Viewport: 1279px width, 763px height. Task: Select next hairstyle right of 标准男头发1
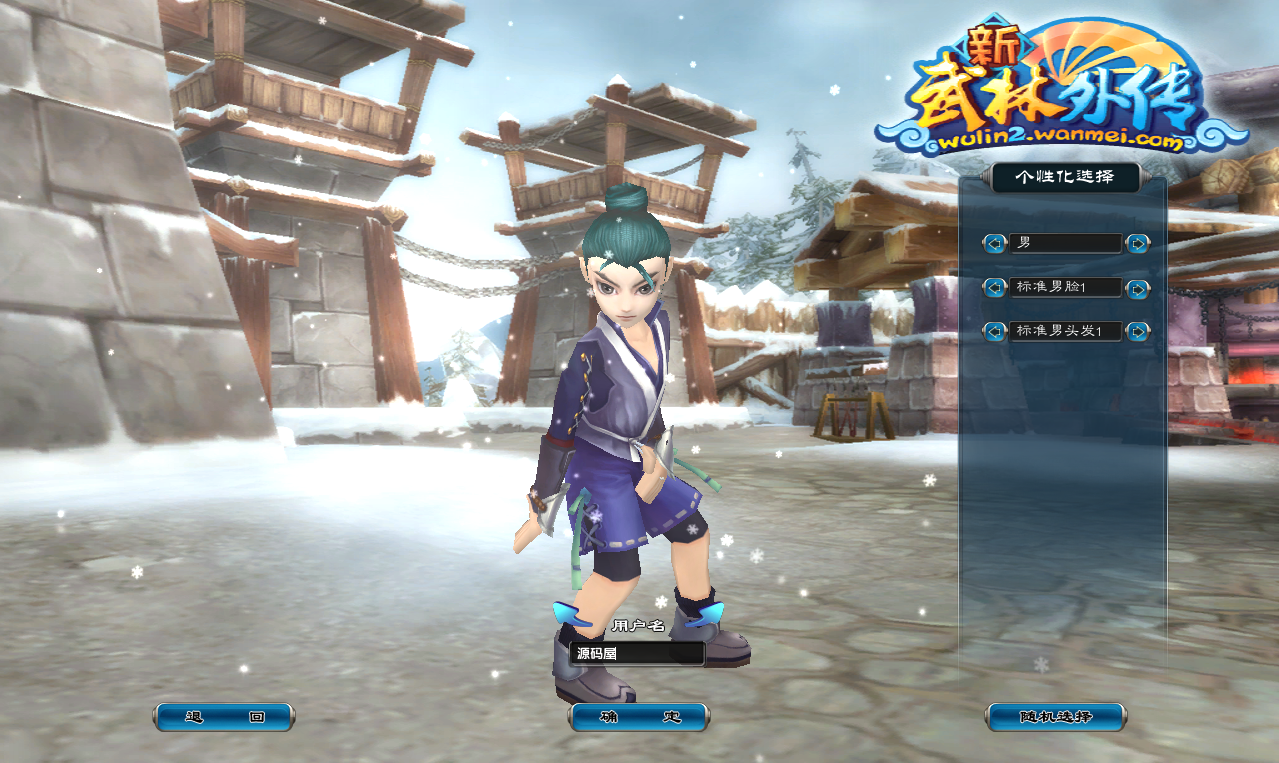tap(1137, 331)
